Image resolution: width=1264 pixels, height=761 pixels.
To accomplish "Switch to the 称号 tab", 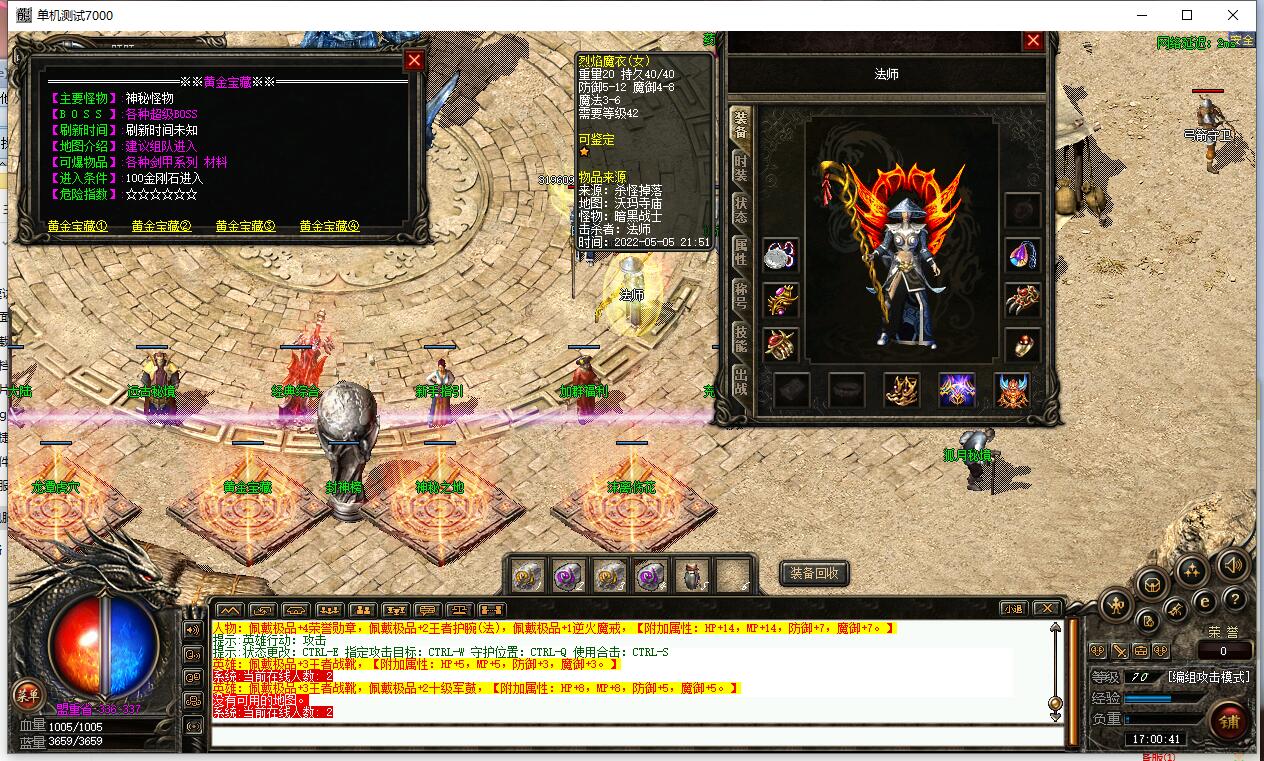I will pos(740,294).
